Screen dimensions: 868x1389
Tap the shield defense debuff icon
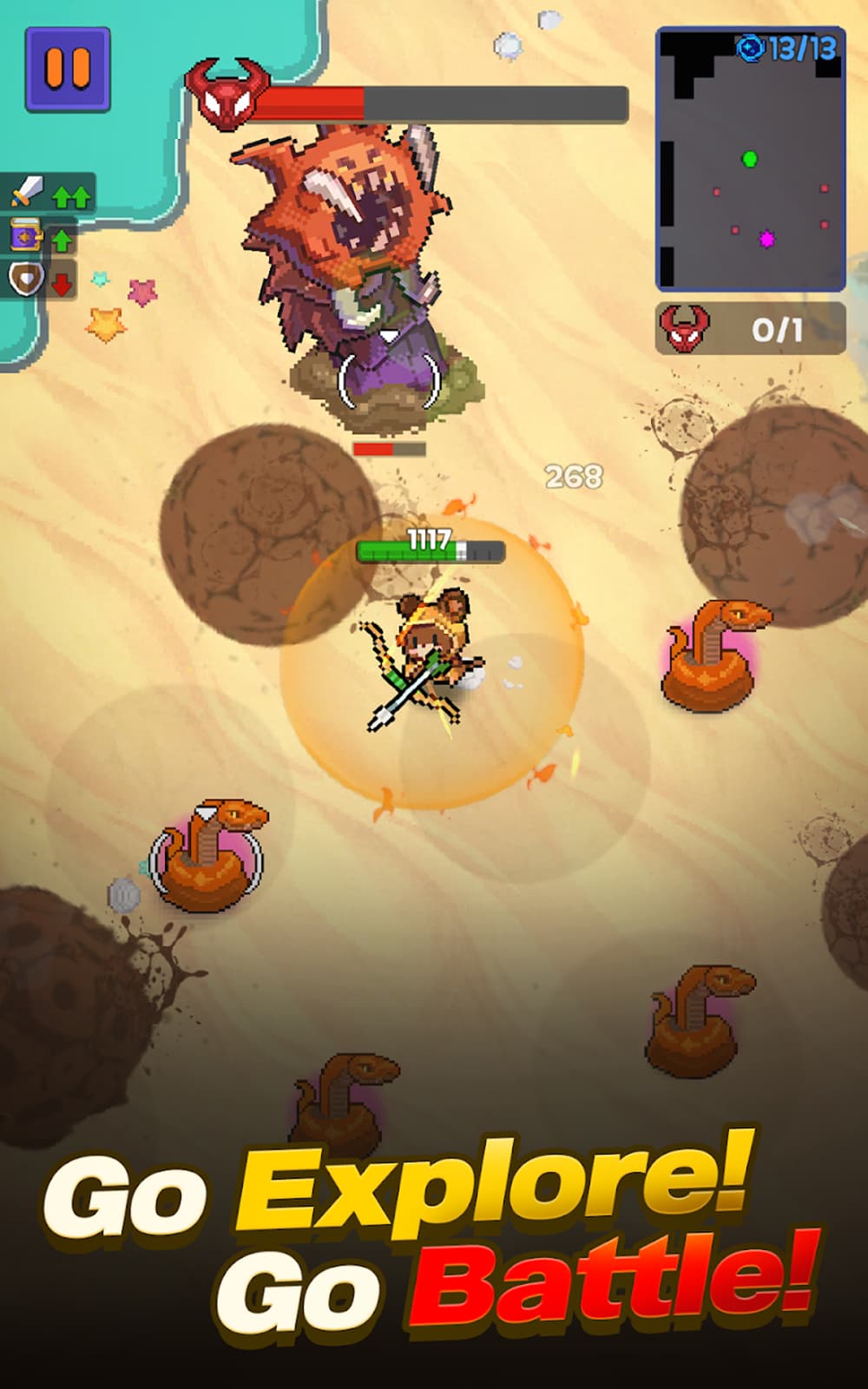point(25,280)
